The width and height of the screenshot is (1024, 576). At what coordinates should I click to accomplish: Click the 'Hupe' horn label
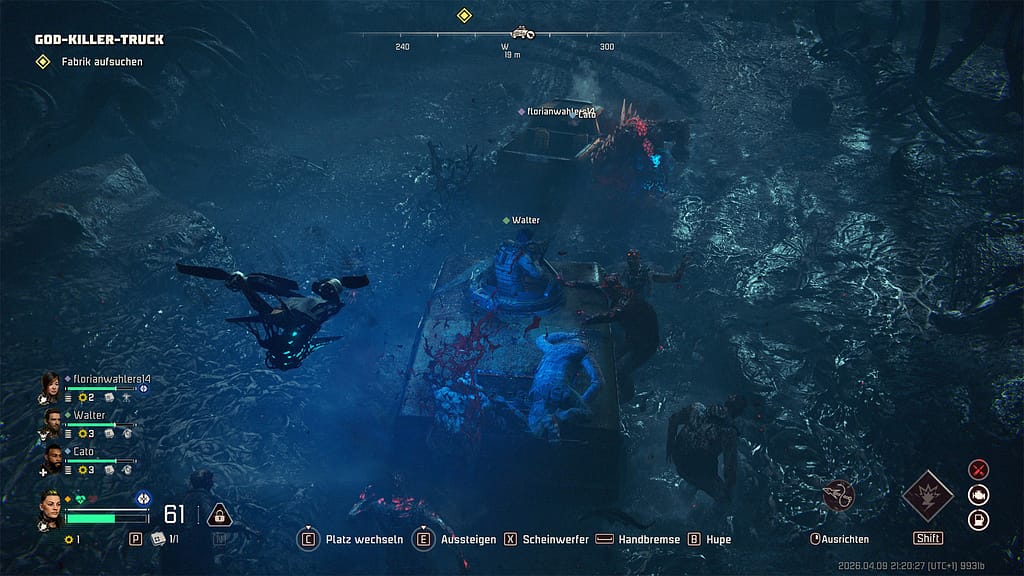coord(718,539)
